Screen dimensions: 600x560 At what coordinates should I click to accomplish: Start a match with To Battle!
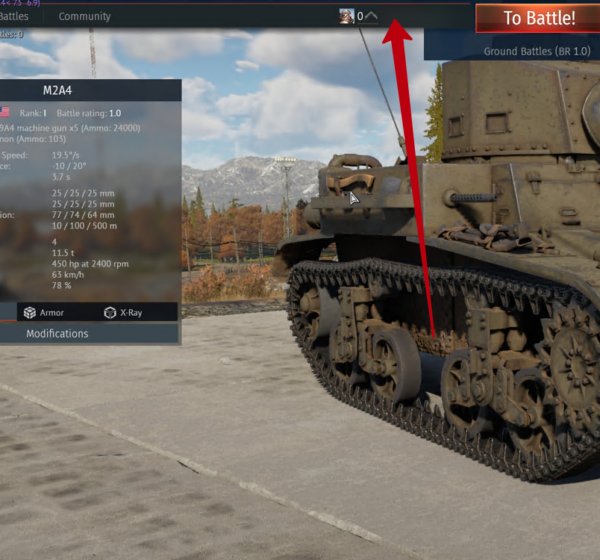[538, 18]
